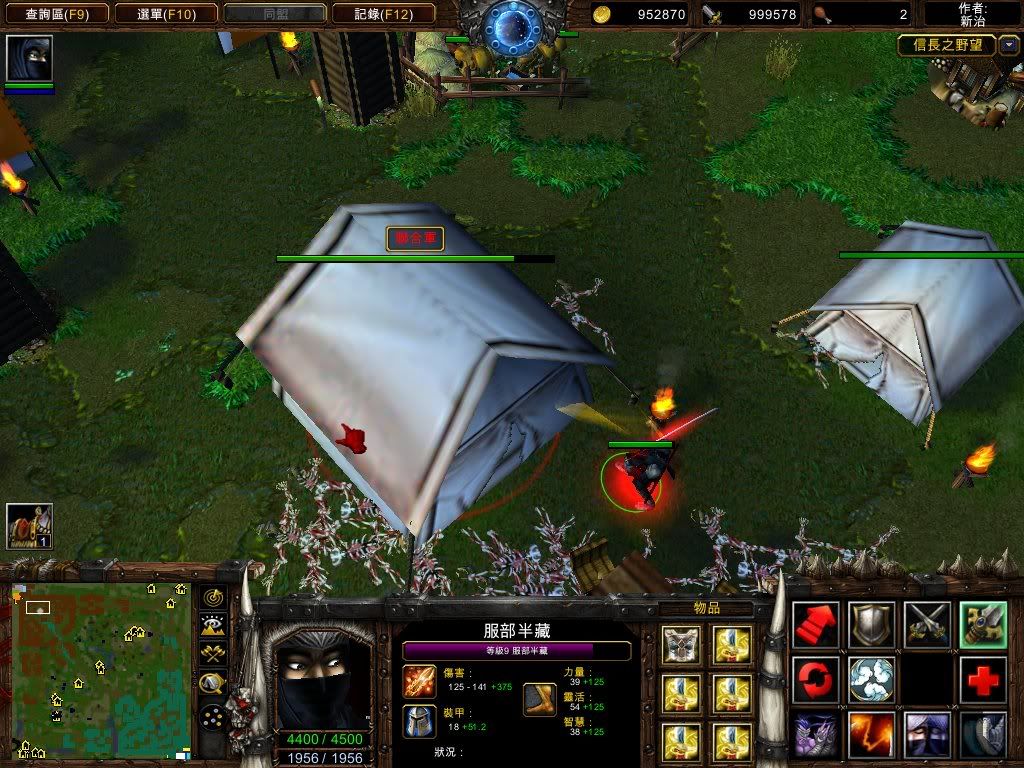Screen dimensions: 1024x768
Task: Toggle minimap terrain with the eye icon
Action: click(x=212, y=627)
